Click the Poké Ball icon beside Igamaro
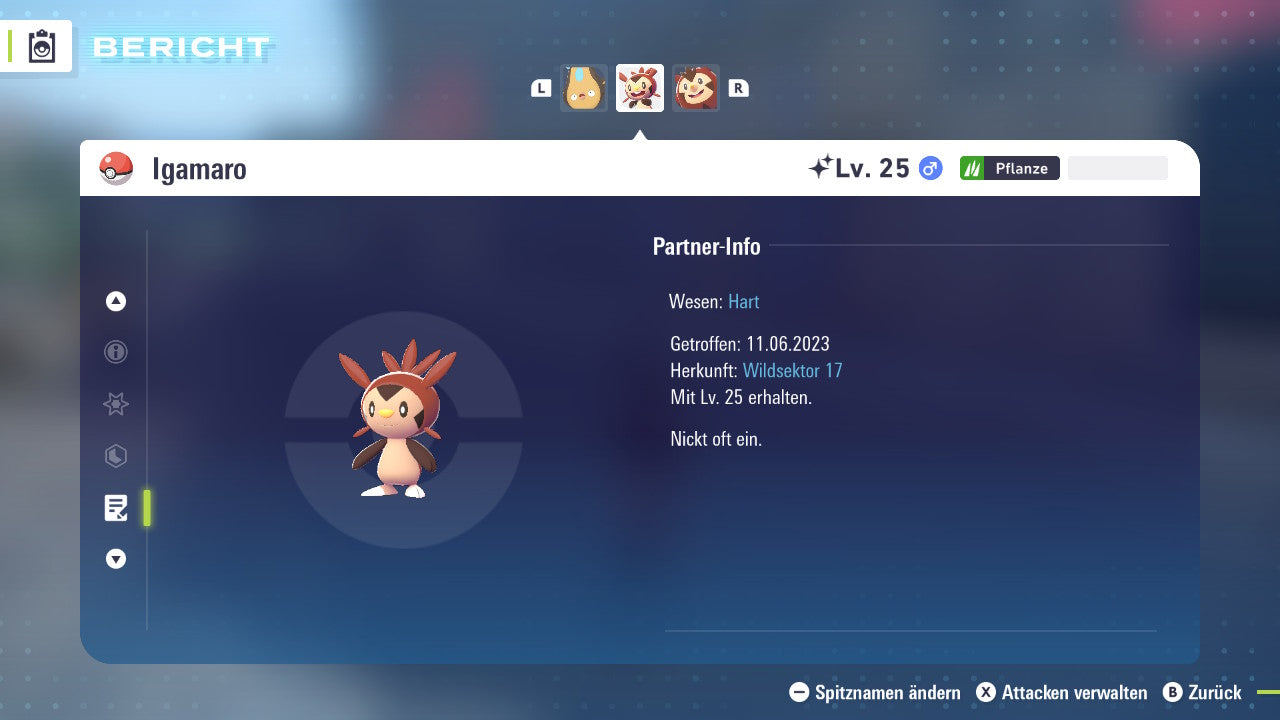The image size is (1280, 720). tap(117, 168)
